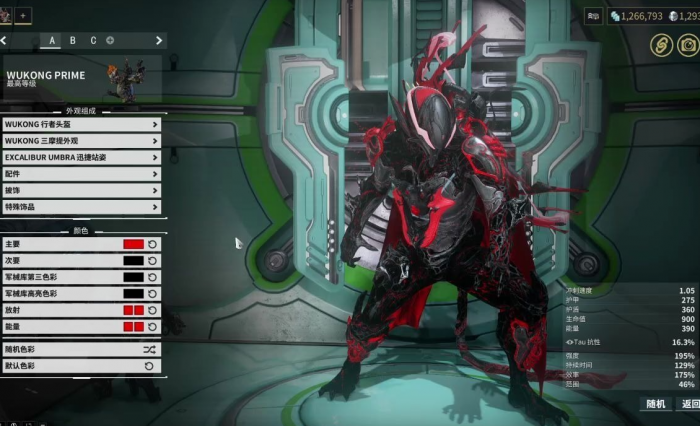Open the 披饰 syandana menu

coord(81,190)
